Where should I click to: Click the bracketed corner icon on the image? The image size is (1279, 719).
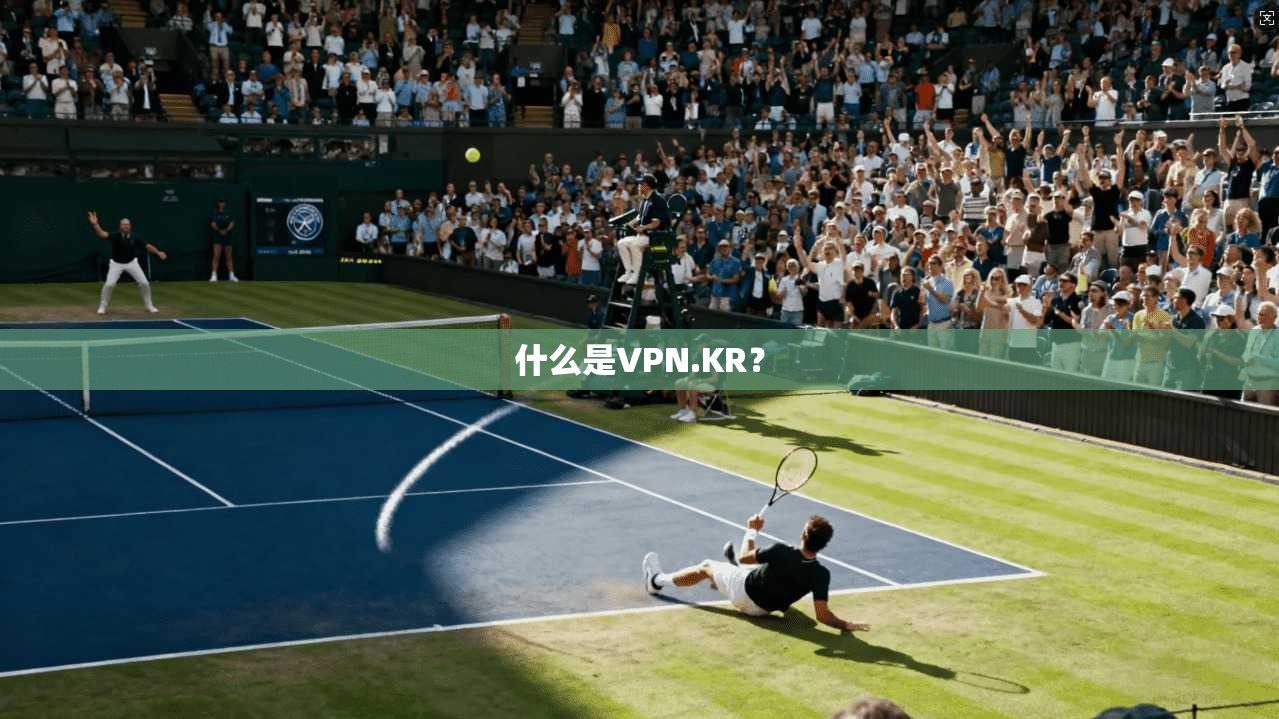coord(1265,17)
